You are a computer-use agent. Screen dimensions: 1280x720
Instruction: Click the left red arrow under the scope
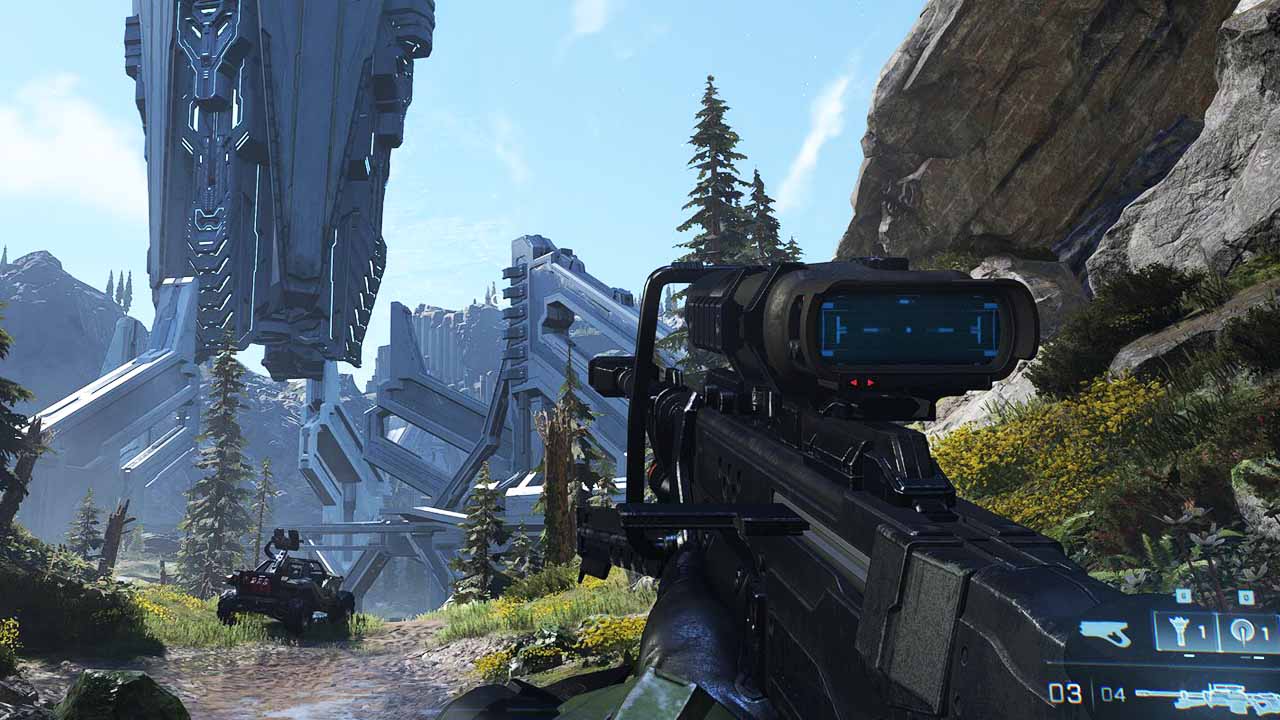click(855, 382)
